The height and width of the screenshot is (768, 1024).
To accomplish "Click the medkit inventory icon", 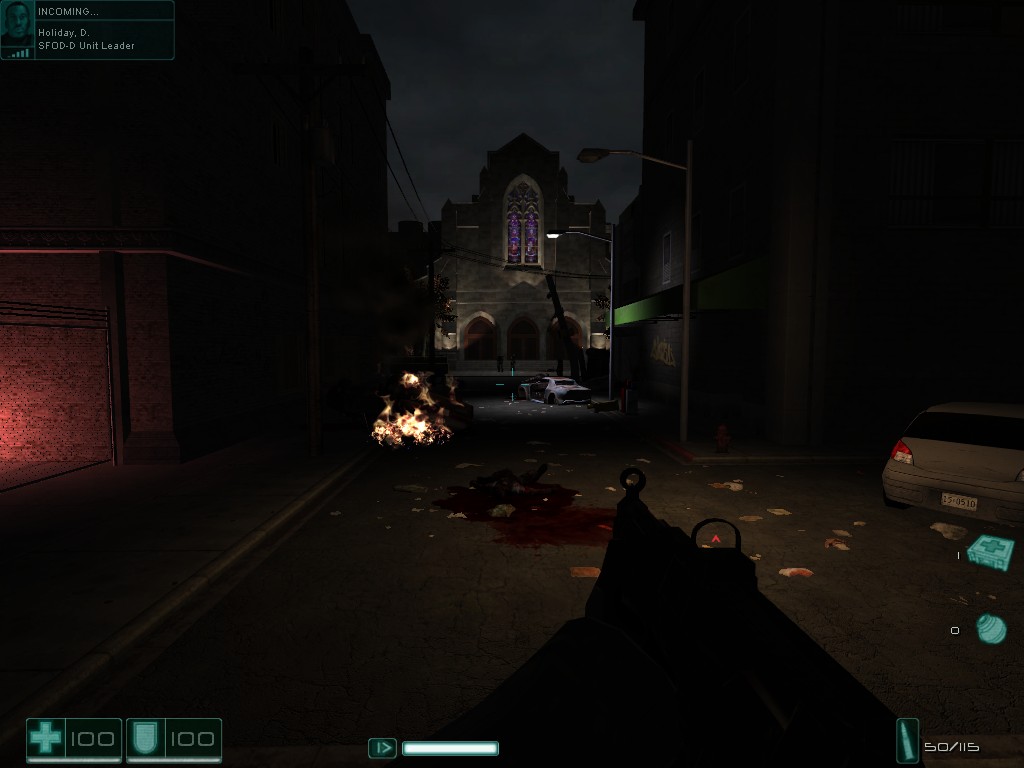I will (x=990, y=552).
